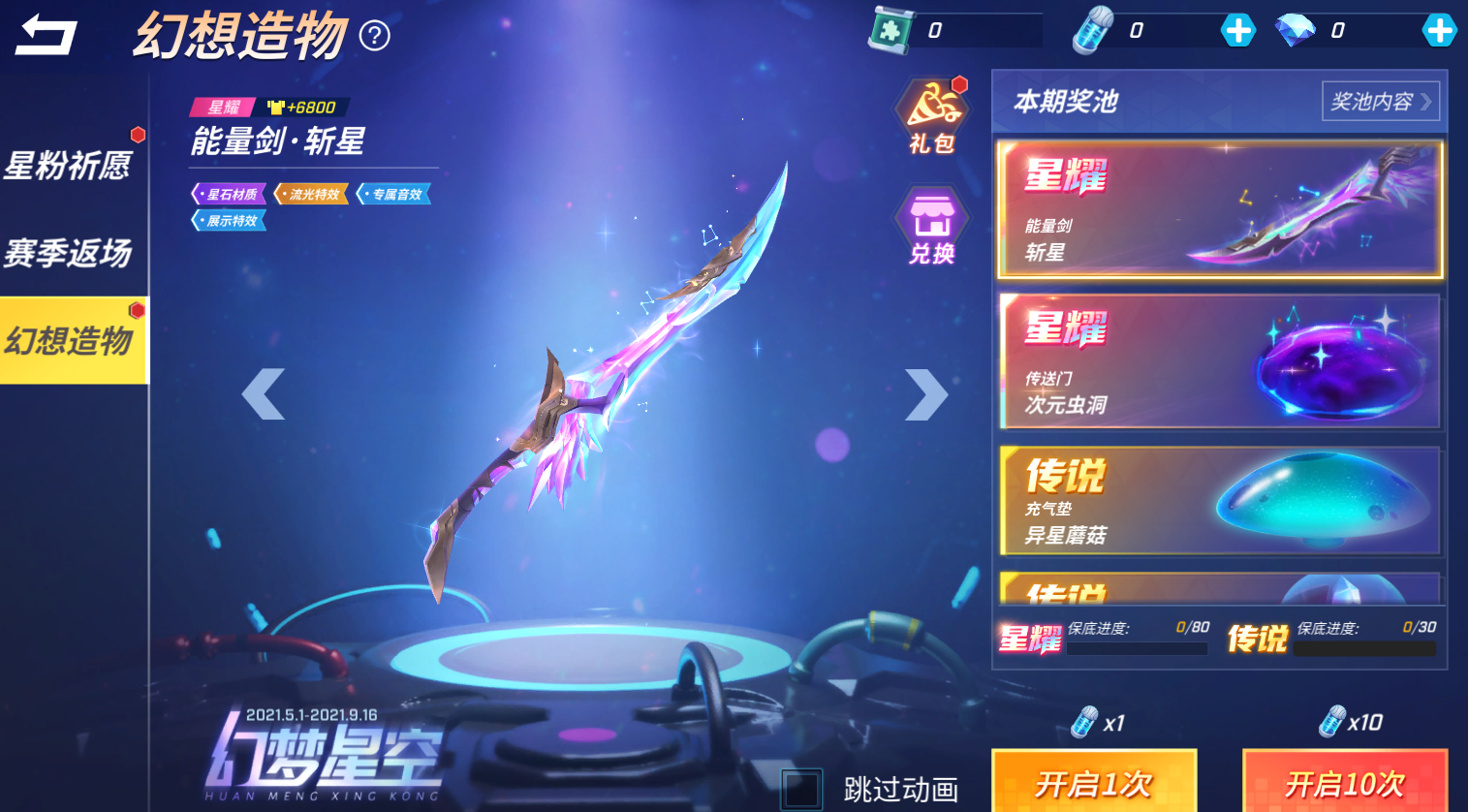1468x812 pixels.
Task: Open 奖池内容 prize pool details
Action: pos(1380,100)
